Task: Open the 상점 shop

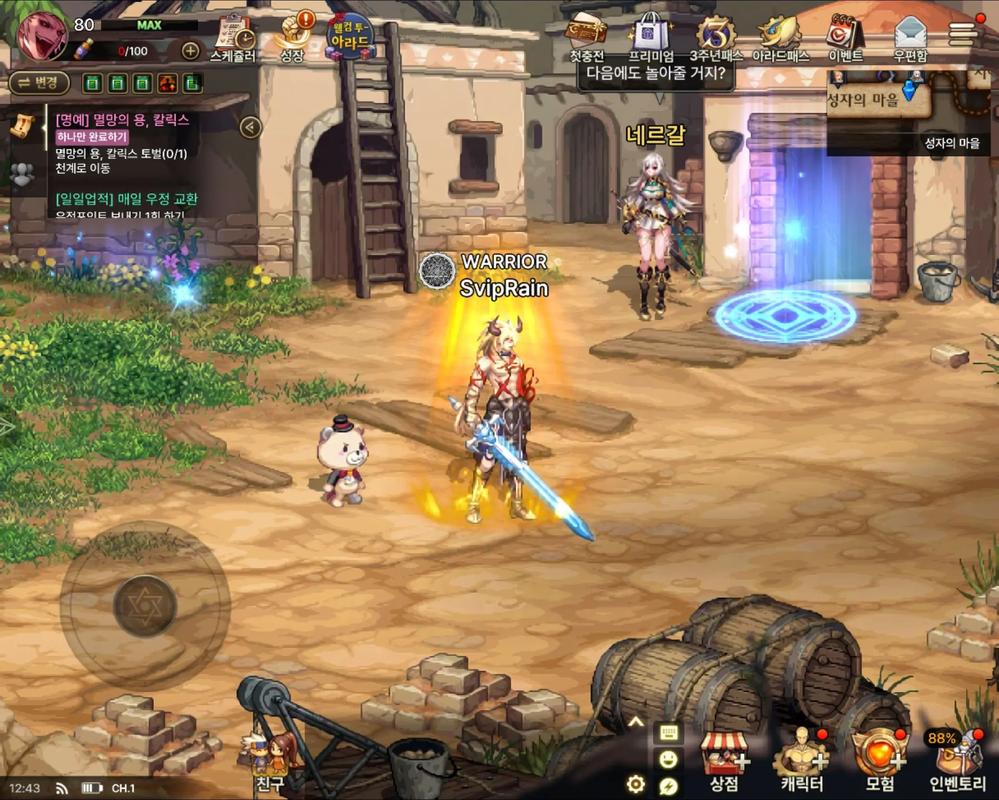Action: pos(722,761)
